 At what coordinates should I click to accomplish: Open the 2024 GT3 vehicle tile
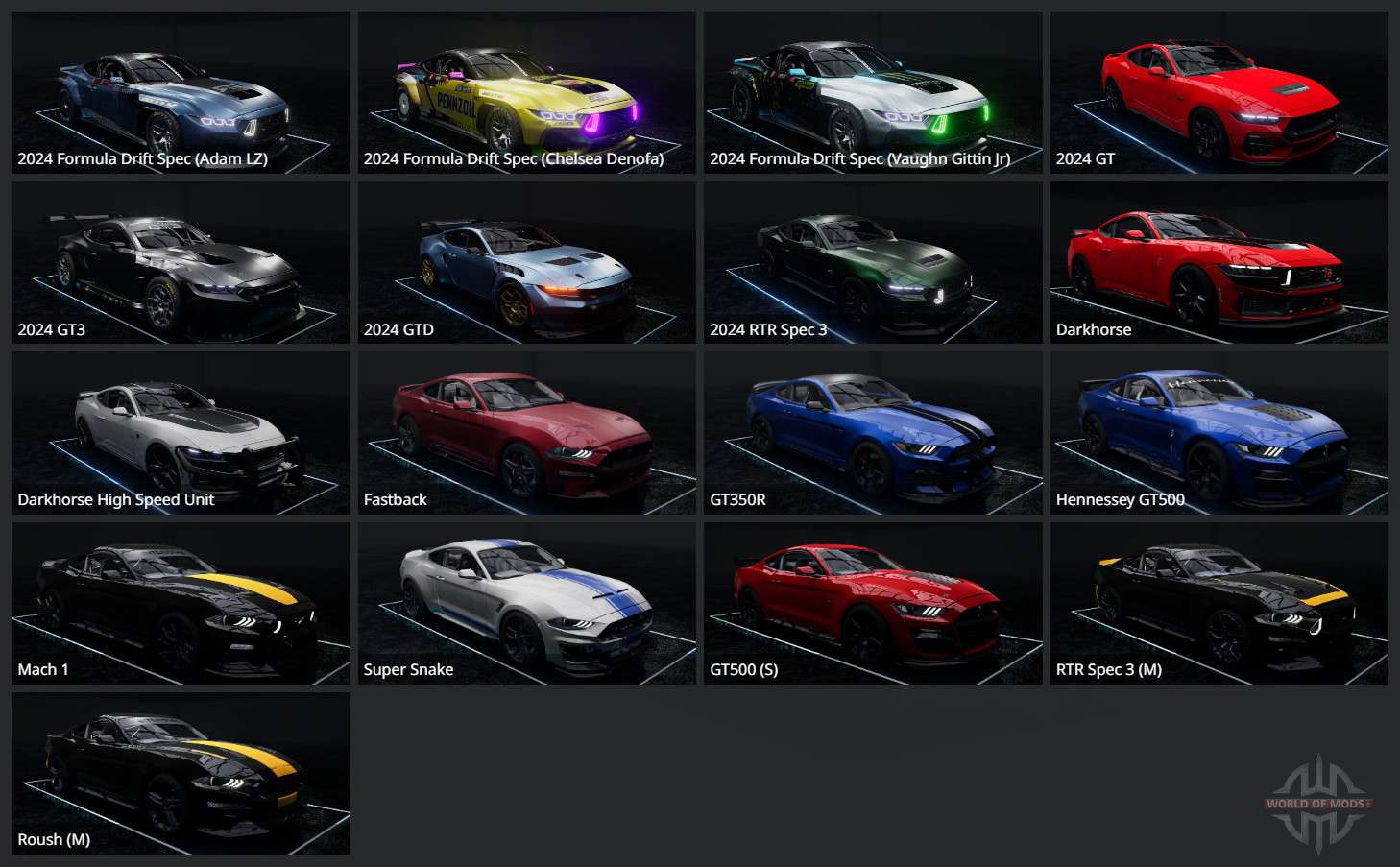pyautogui.click(x=181, y=263)
